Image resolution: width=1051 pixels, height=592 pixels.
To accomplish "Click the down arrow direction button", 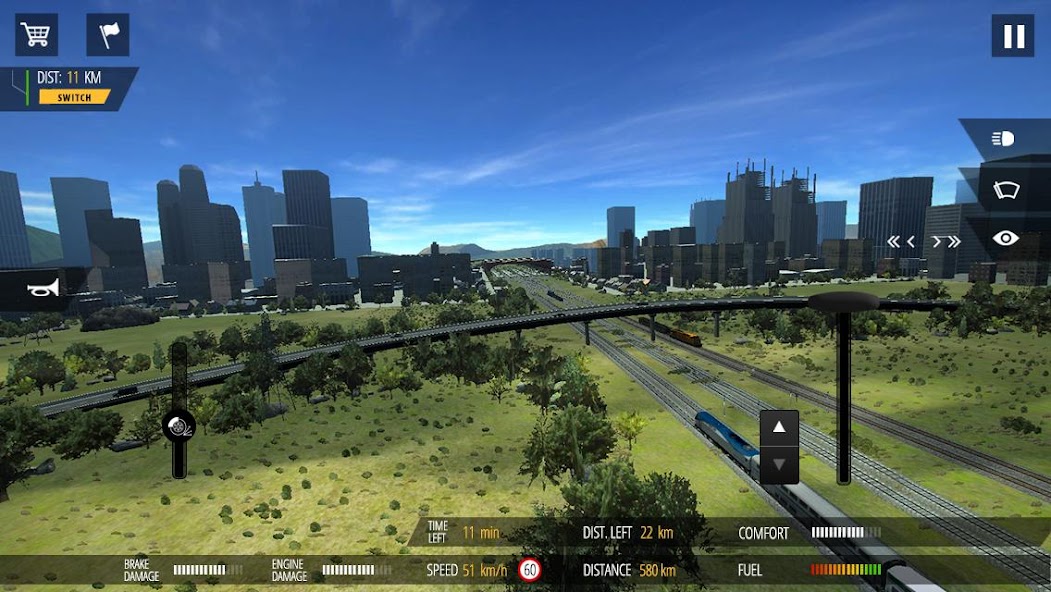I will point(779,465).
